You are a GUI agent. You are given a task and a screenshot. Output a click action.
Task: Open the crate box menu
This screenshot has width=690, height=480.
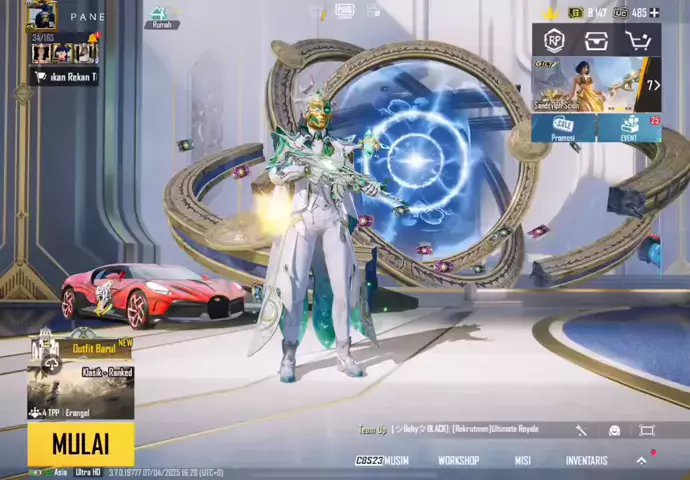(x=596, y=40)
